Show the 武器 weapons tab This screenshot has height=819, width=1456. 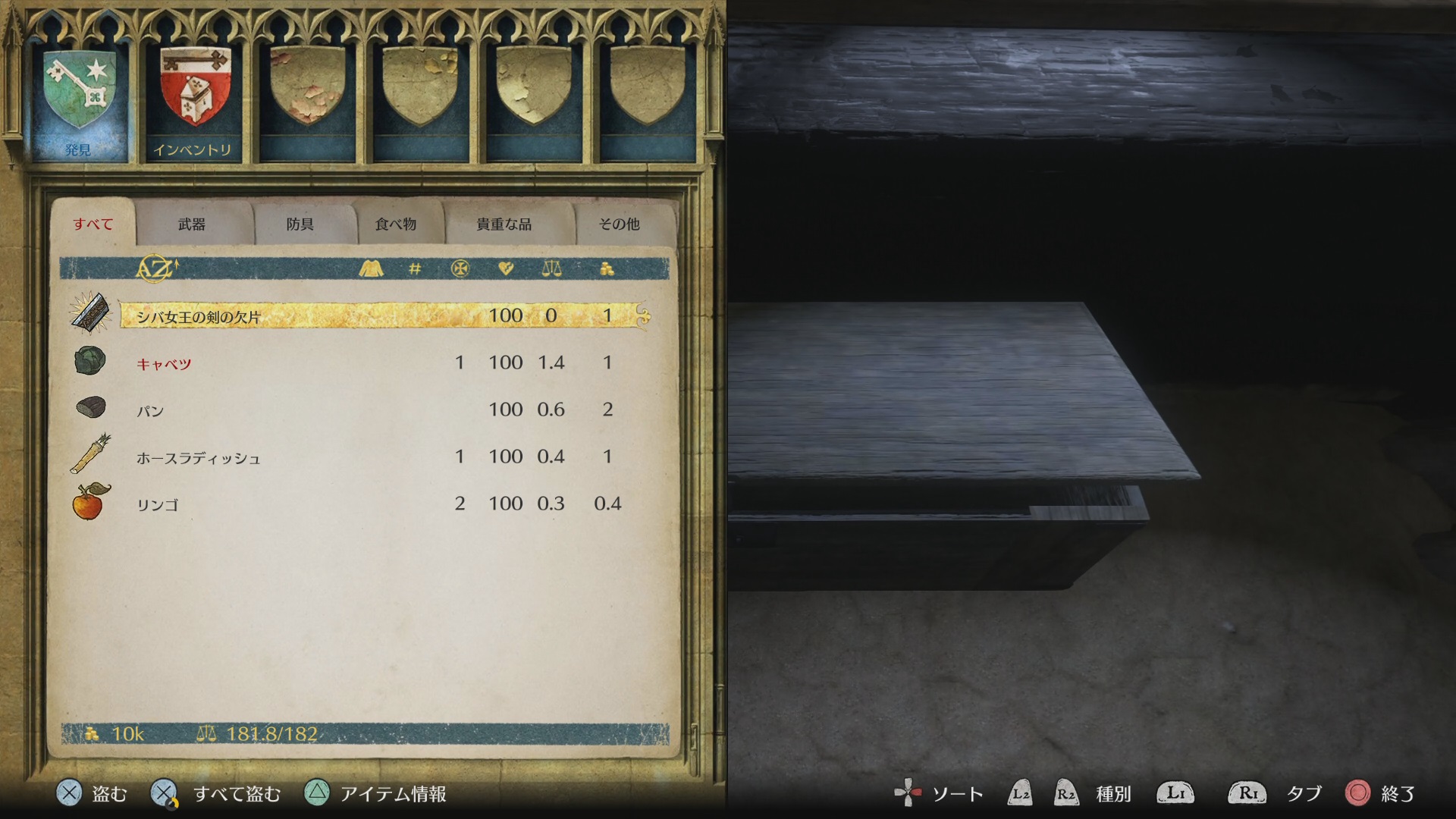point(192,224)
